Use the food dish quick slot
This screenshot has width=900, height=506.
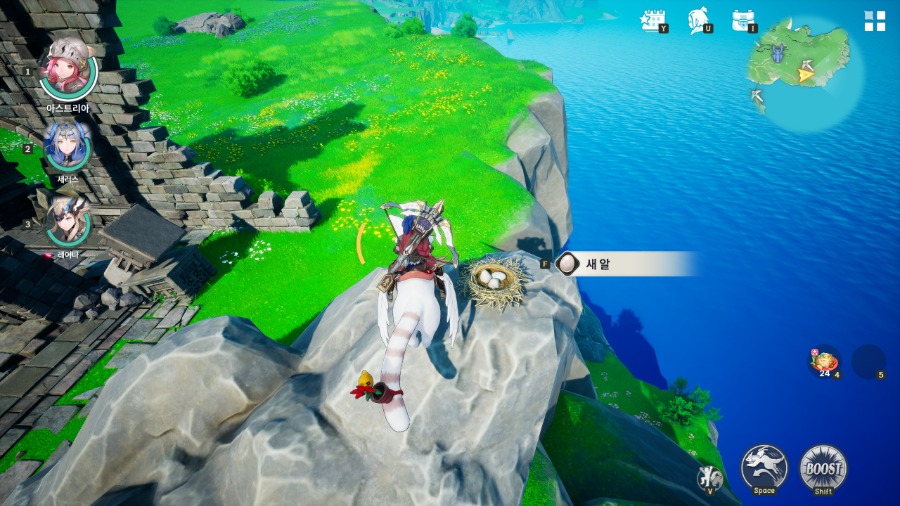(x=824, y=361)
